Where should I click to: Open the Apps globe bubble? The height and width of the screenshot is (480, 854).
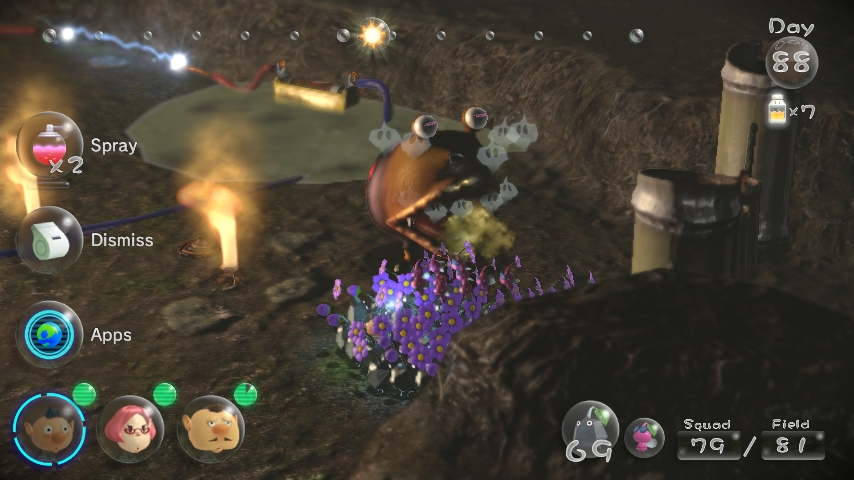click(x=50, y=334)
